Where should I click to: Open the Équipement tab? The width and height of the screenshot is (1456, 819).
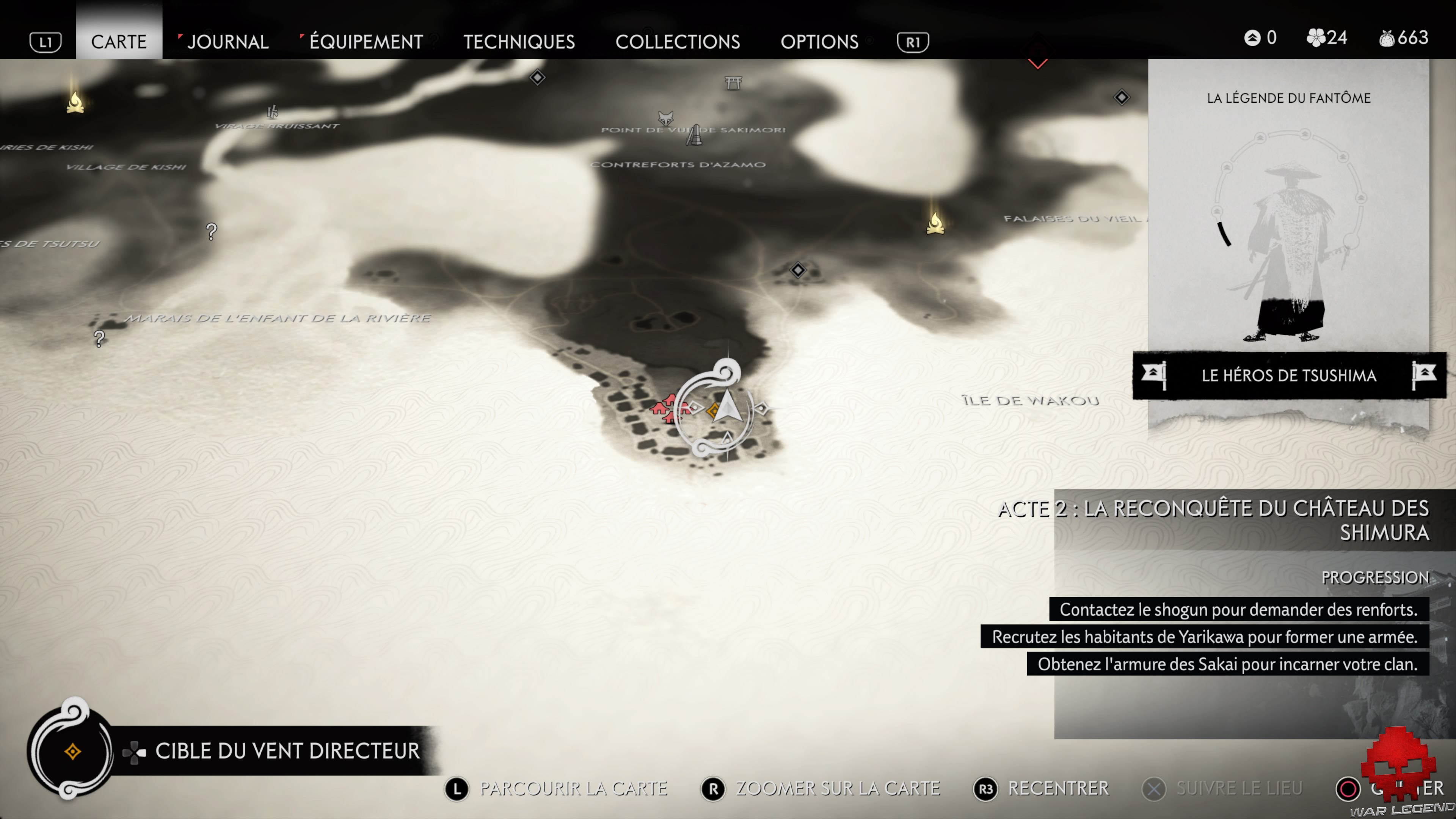(366, 41)
